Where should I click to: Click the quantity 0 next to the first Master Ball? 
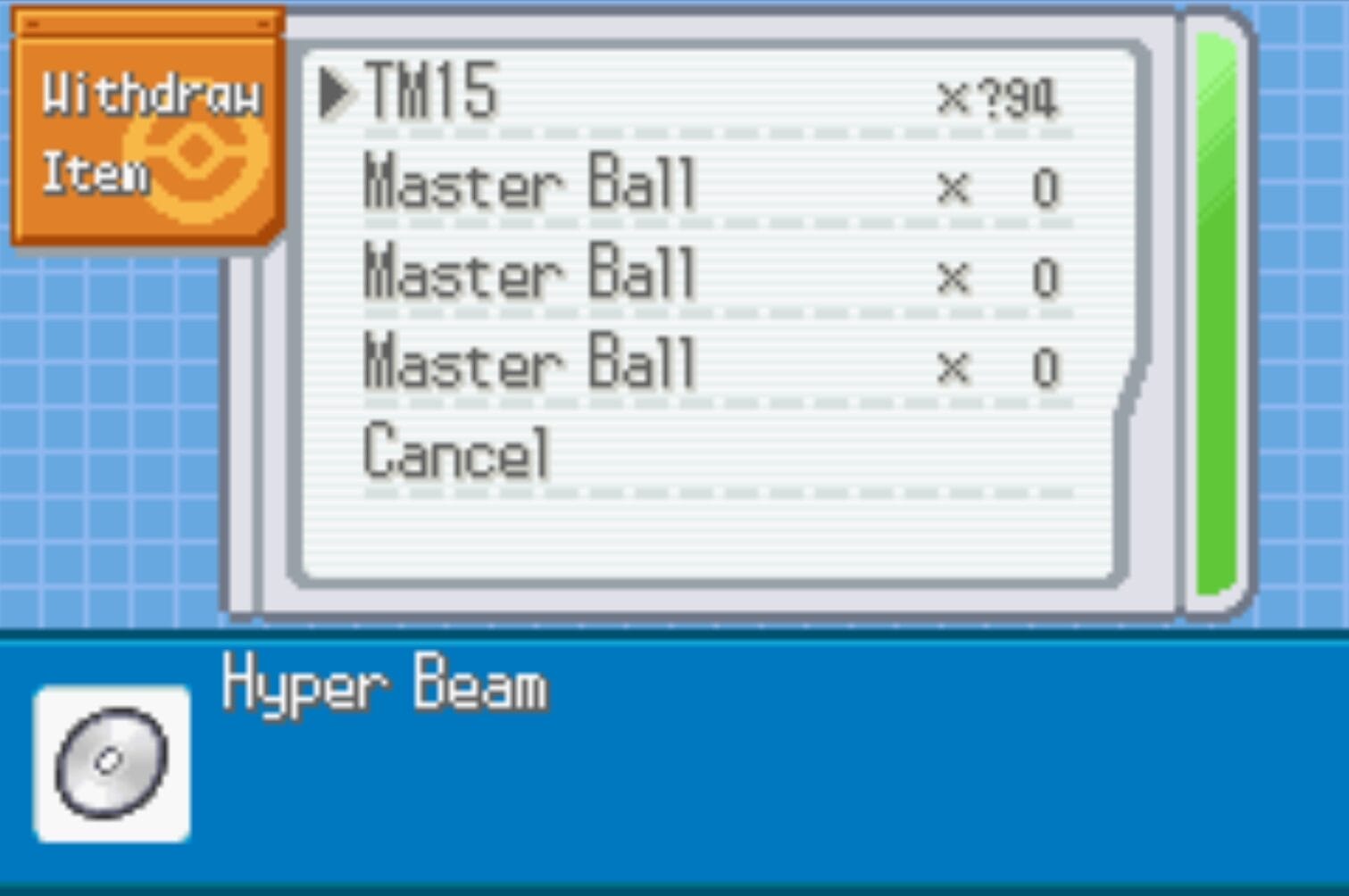point(1045,185)
